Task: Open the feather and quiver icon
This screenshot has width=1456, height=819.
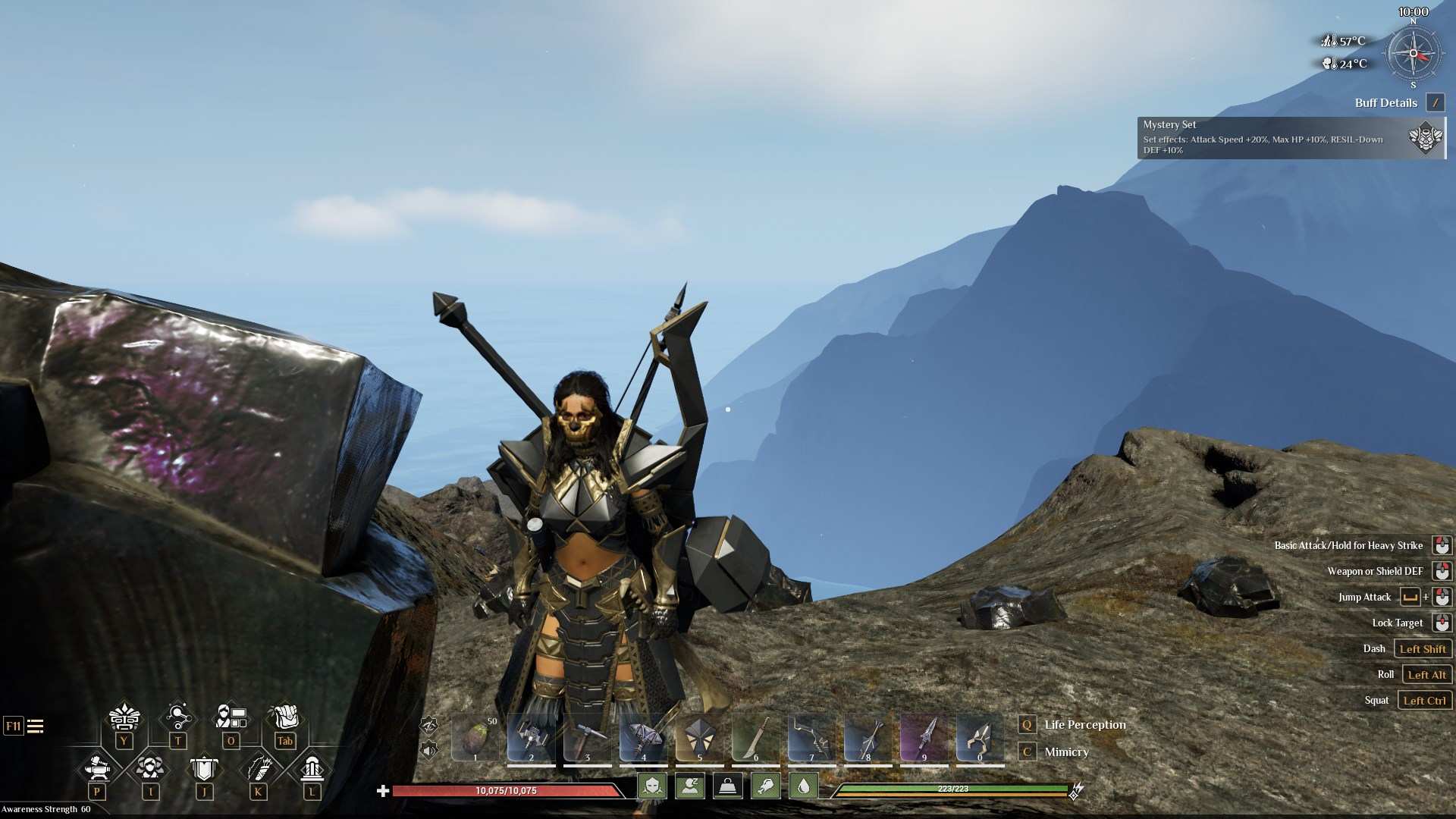Action: click(258, 768)
